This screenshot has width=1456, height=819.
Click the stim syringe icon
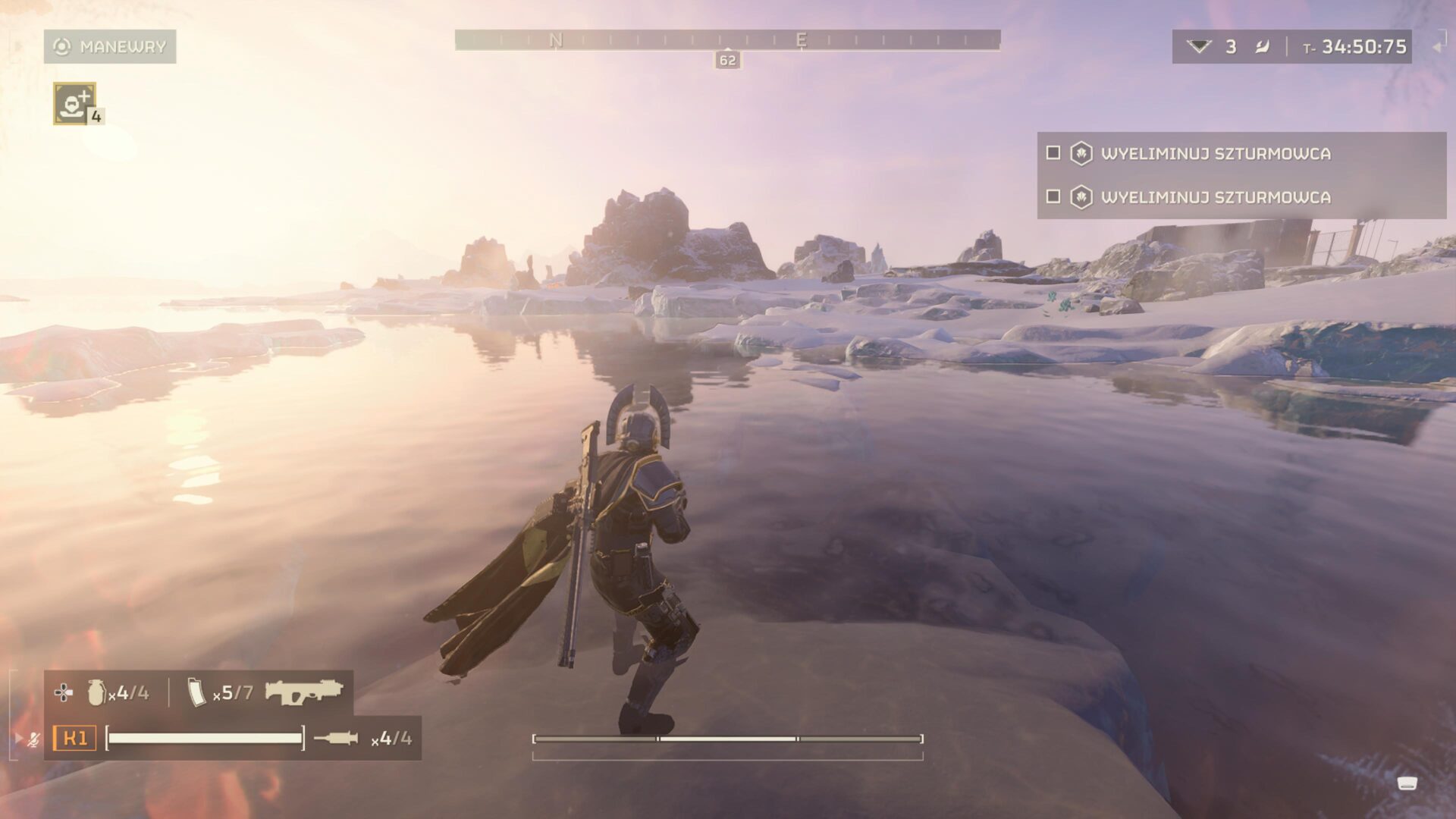(336, 738)
